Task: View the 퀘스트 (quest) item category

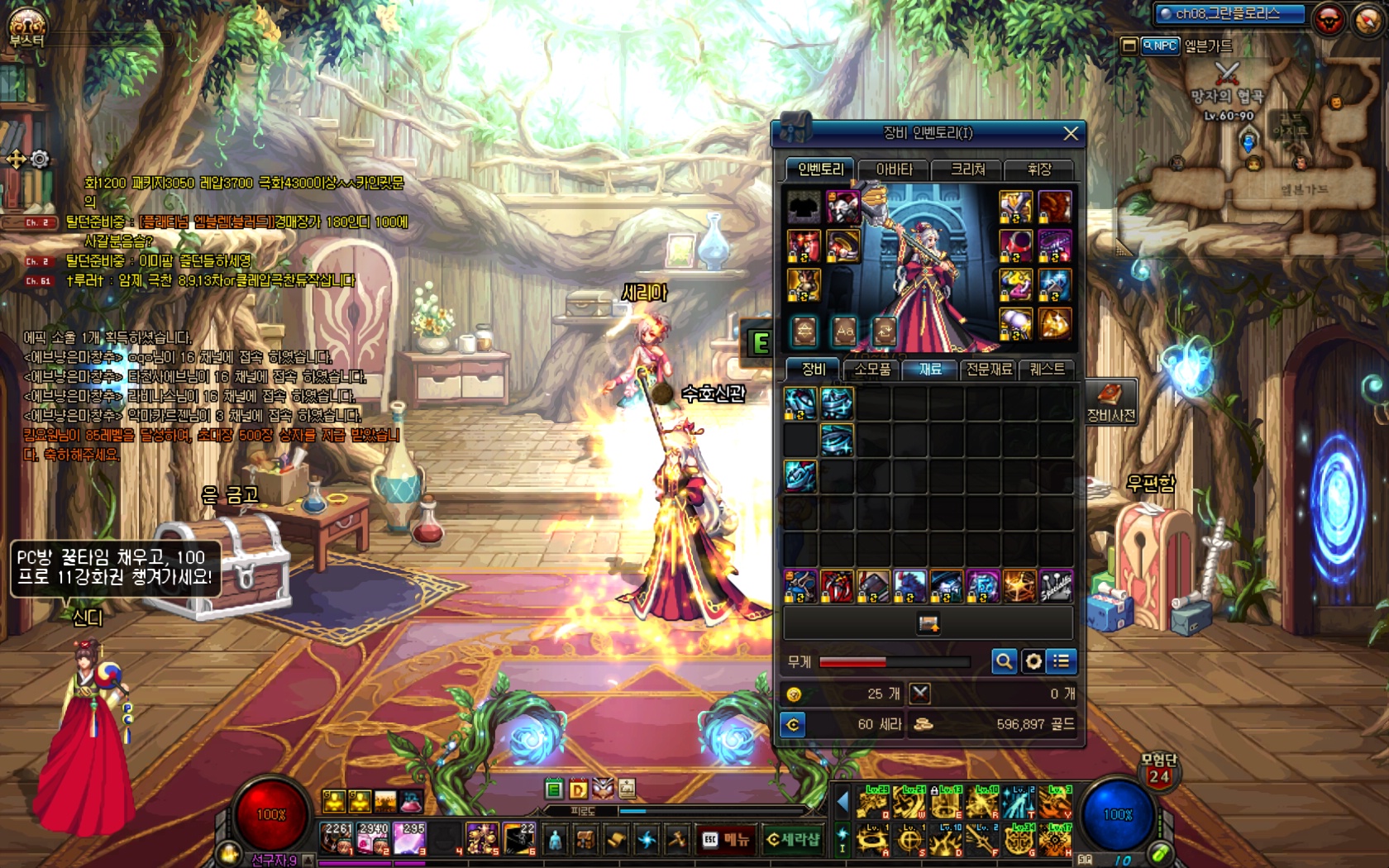Action: coord(1047,370)
